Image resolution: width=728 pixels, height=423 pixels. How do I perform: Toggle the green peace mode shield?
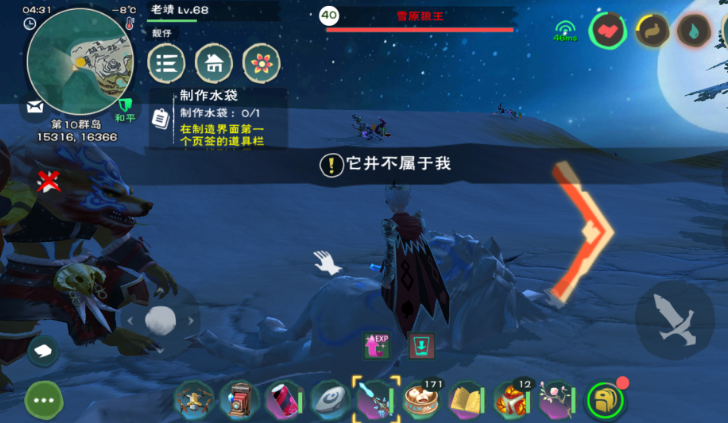click(126, 105)
